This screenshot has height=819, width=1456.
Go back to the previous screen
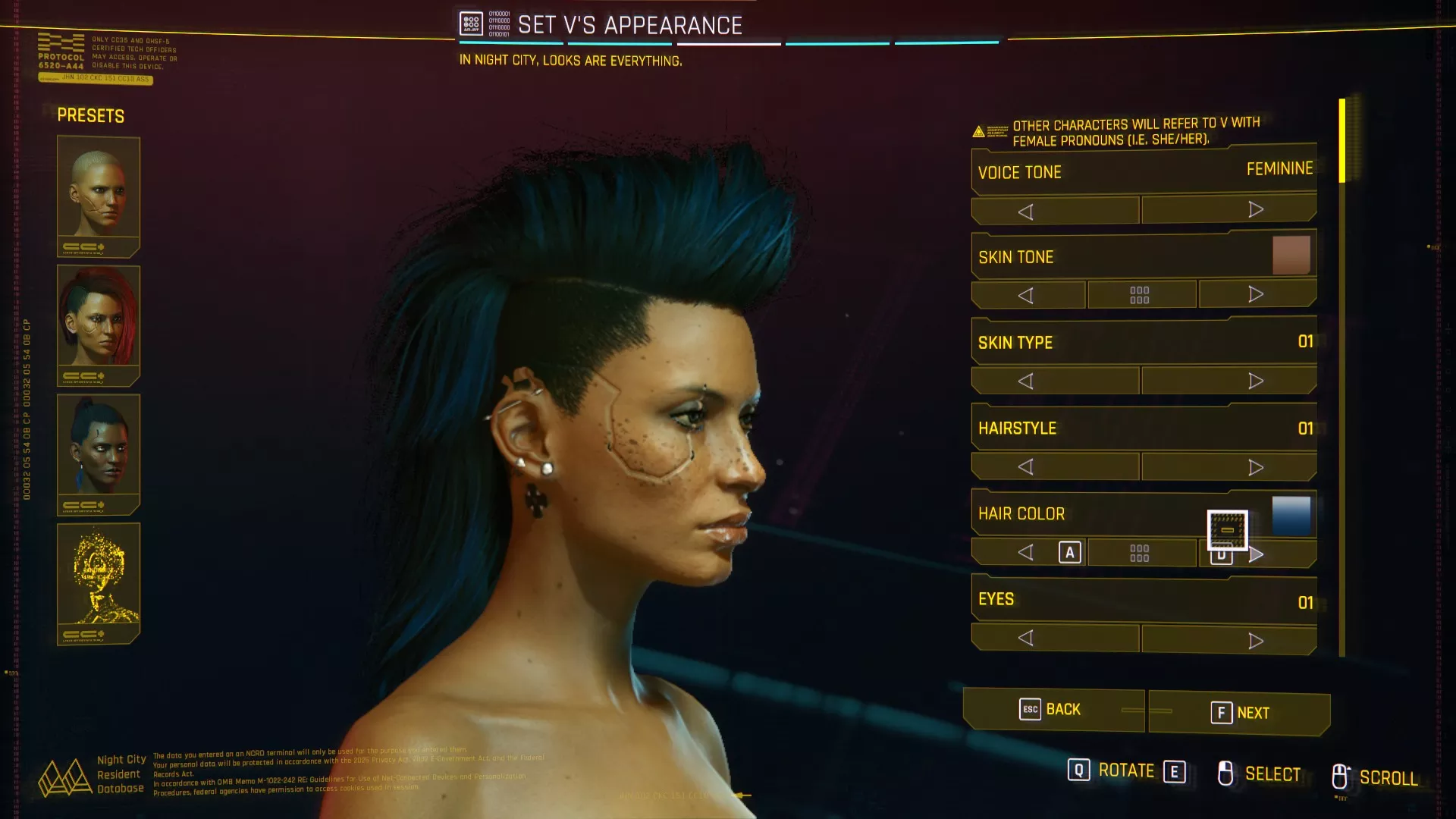[1053, 710]
